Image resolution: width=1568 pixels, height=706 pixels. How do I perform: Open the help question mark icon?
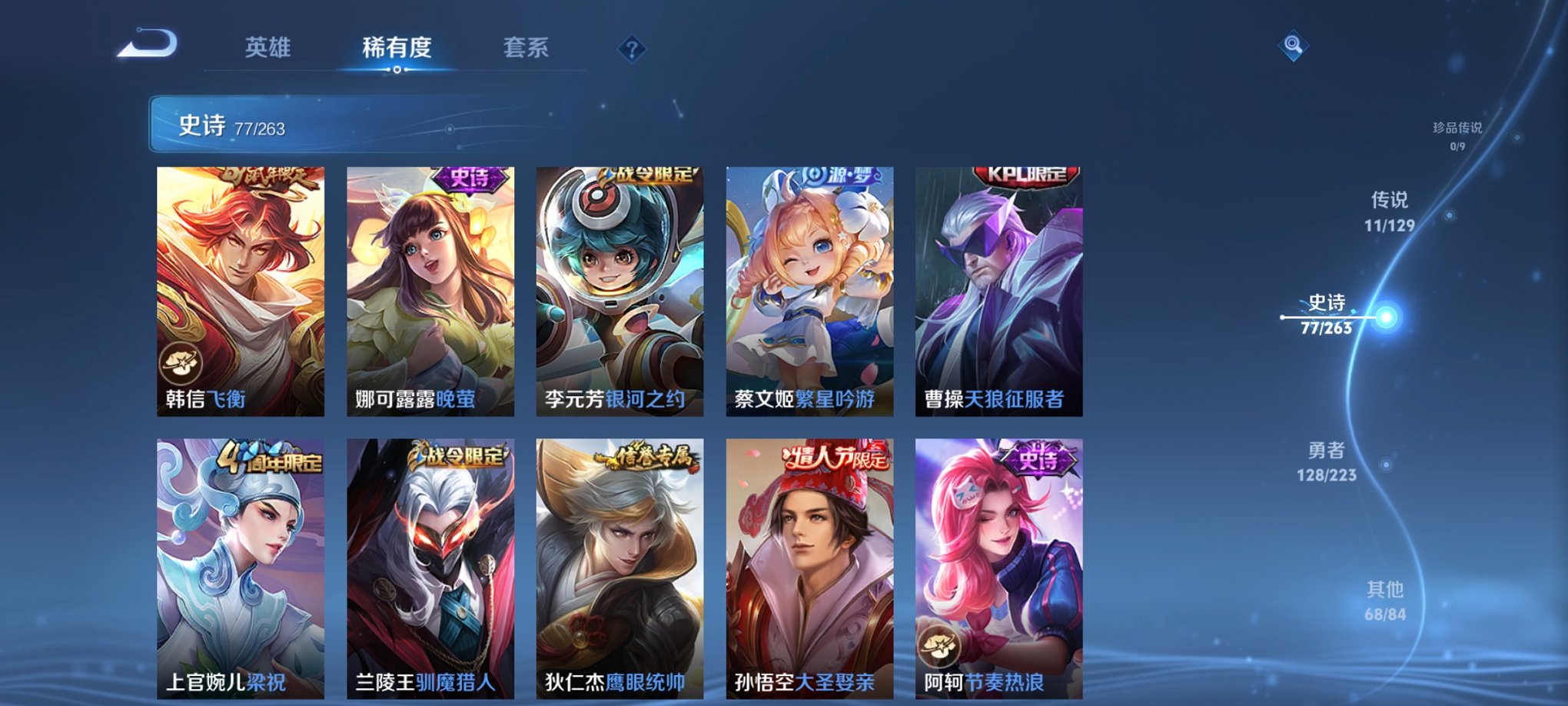[632, 50]
